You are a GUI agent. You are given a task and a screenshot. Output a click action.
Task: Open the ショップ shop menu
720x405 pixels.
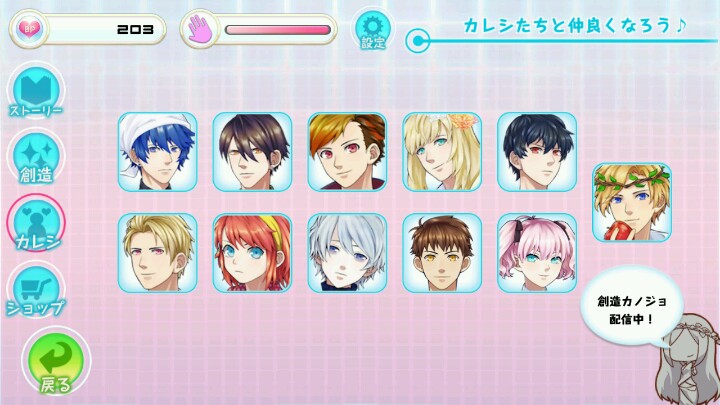point(36,290)
